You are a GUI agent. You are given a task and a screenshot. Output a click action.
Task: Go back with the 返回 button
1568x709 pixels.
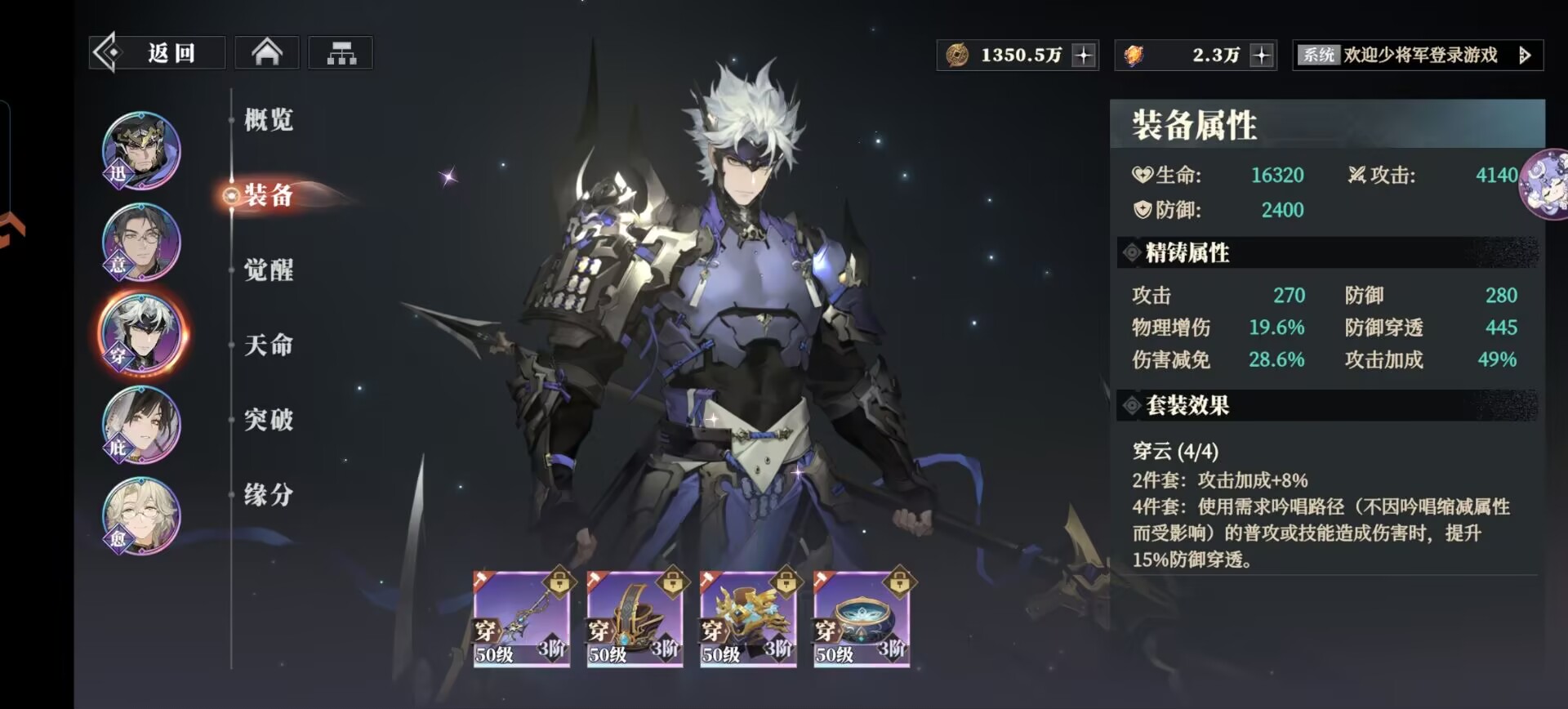[x=157, y=54]
